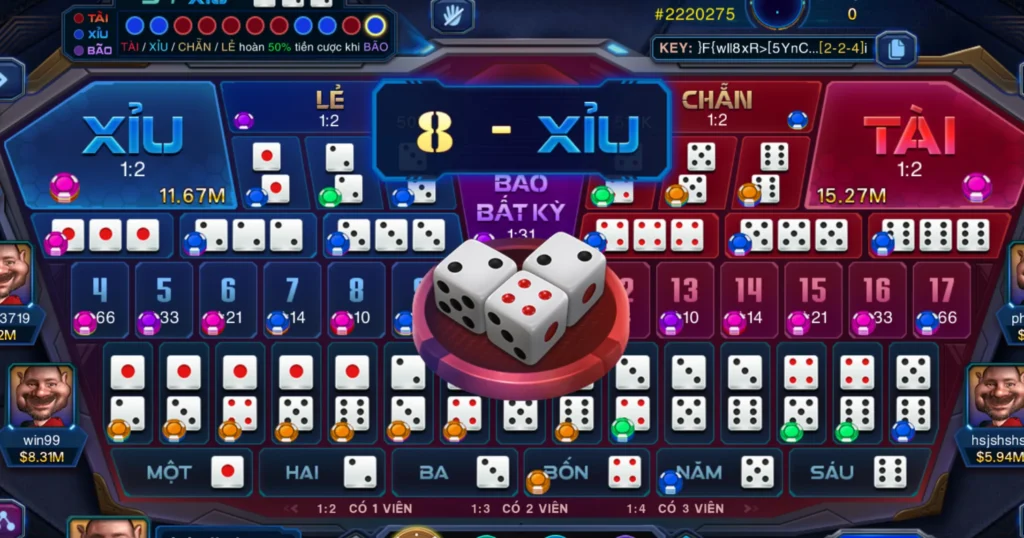The height and width of the screenshot is (538, 1024).
Task: Select total sum 14 tile
Action: click(749, 298)
